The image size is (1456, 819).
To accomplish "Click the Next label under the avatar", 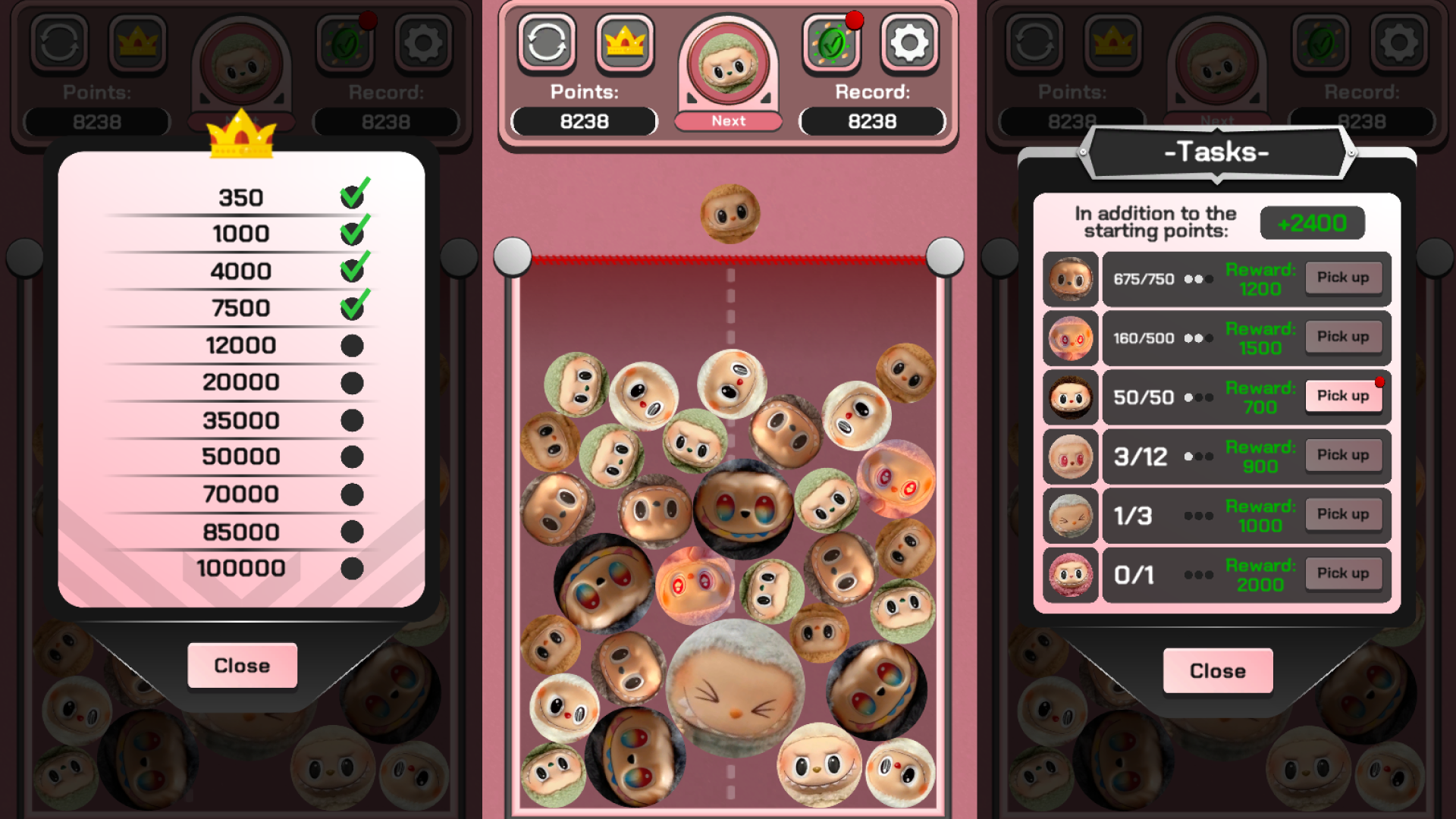I will point(727,120).
